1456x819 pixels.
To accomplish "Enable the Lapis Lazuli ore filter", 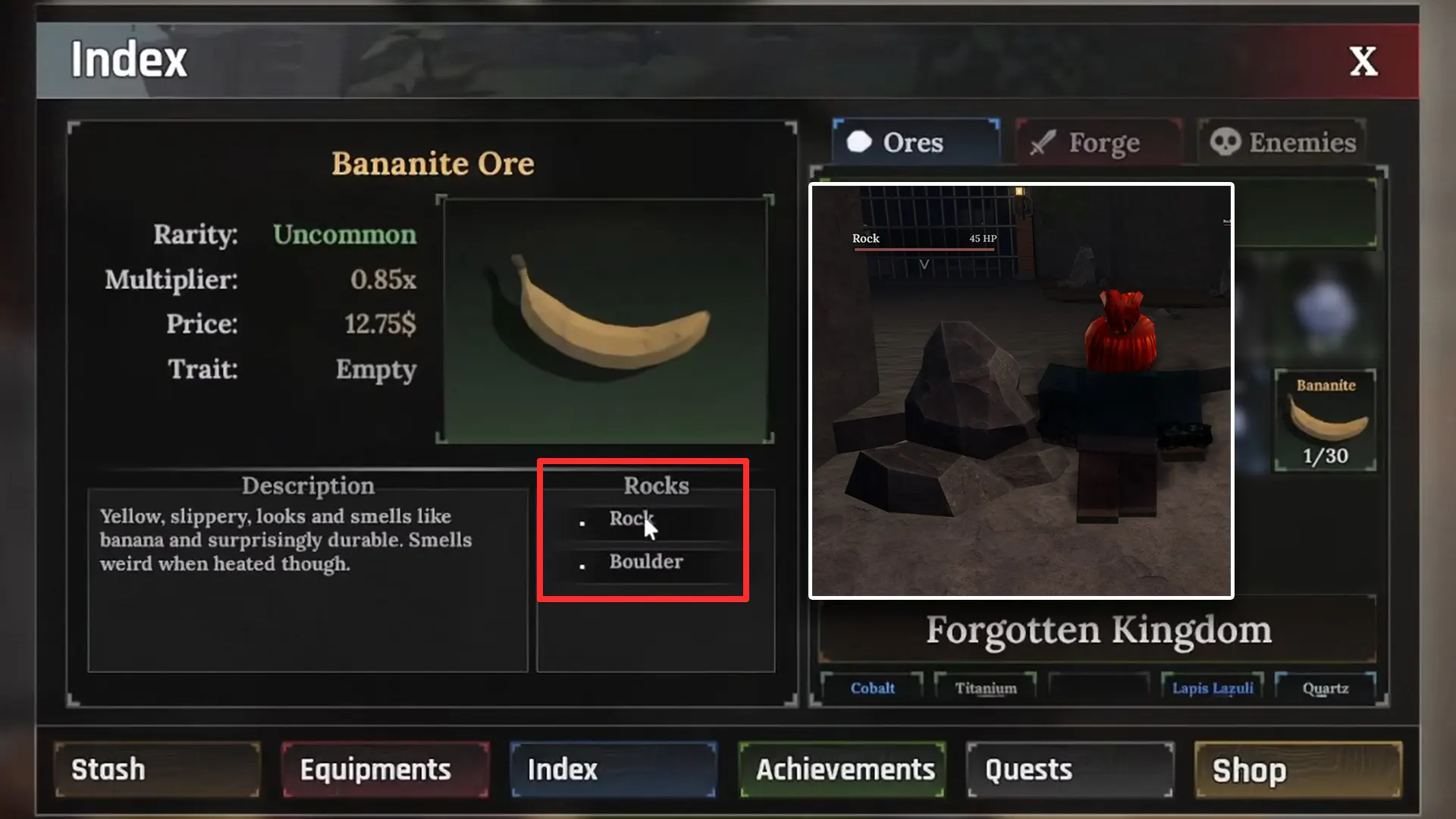I will (1212, 688).
